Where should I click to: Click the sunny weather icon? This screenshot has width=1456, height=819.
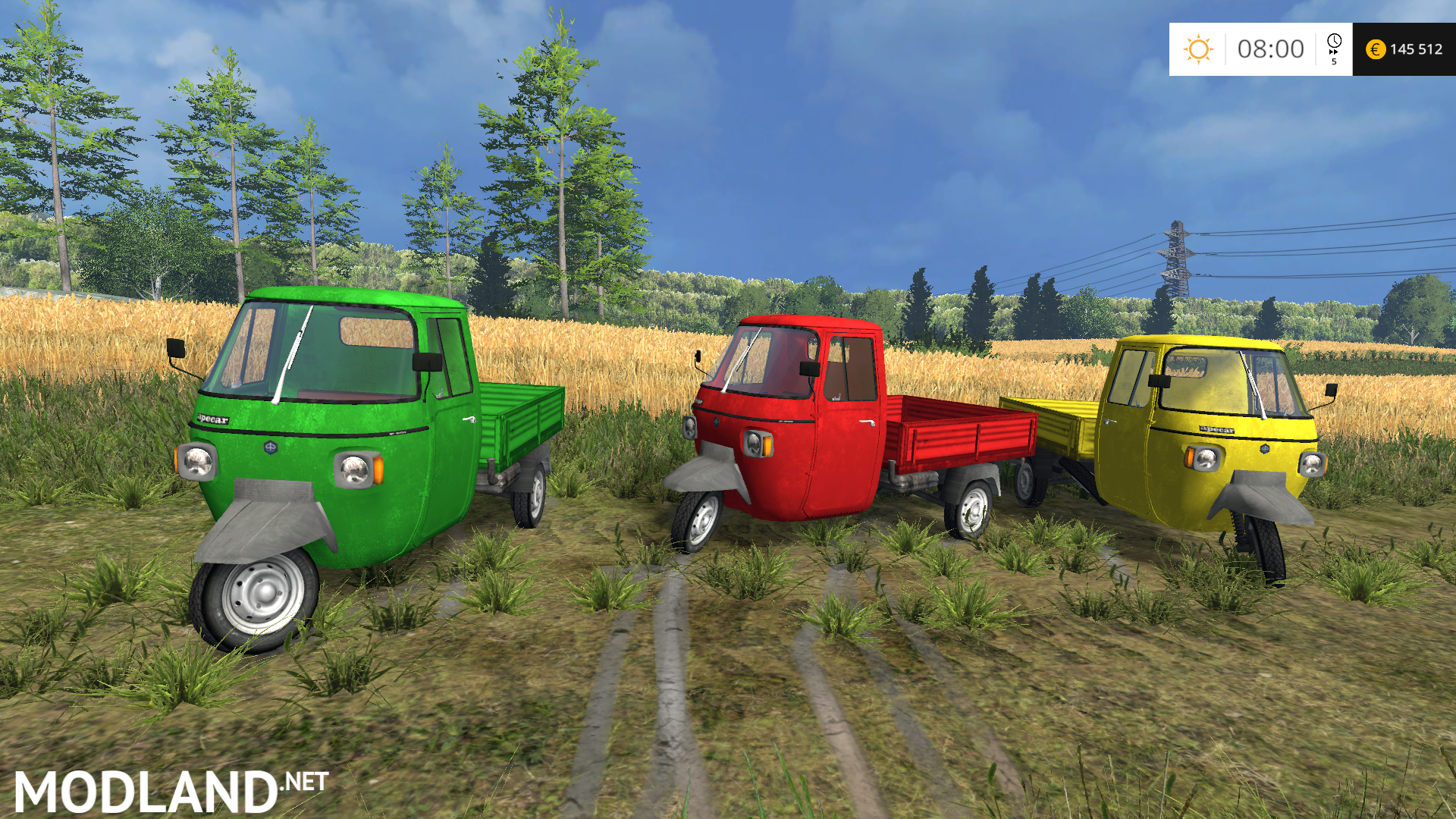click(x=1198, y=49)
